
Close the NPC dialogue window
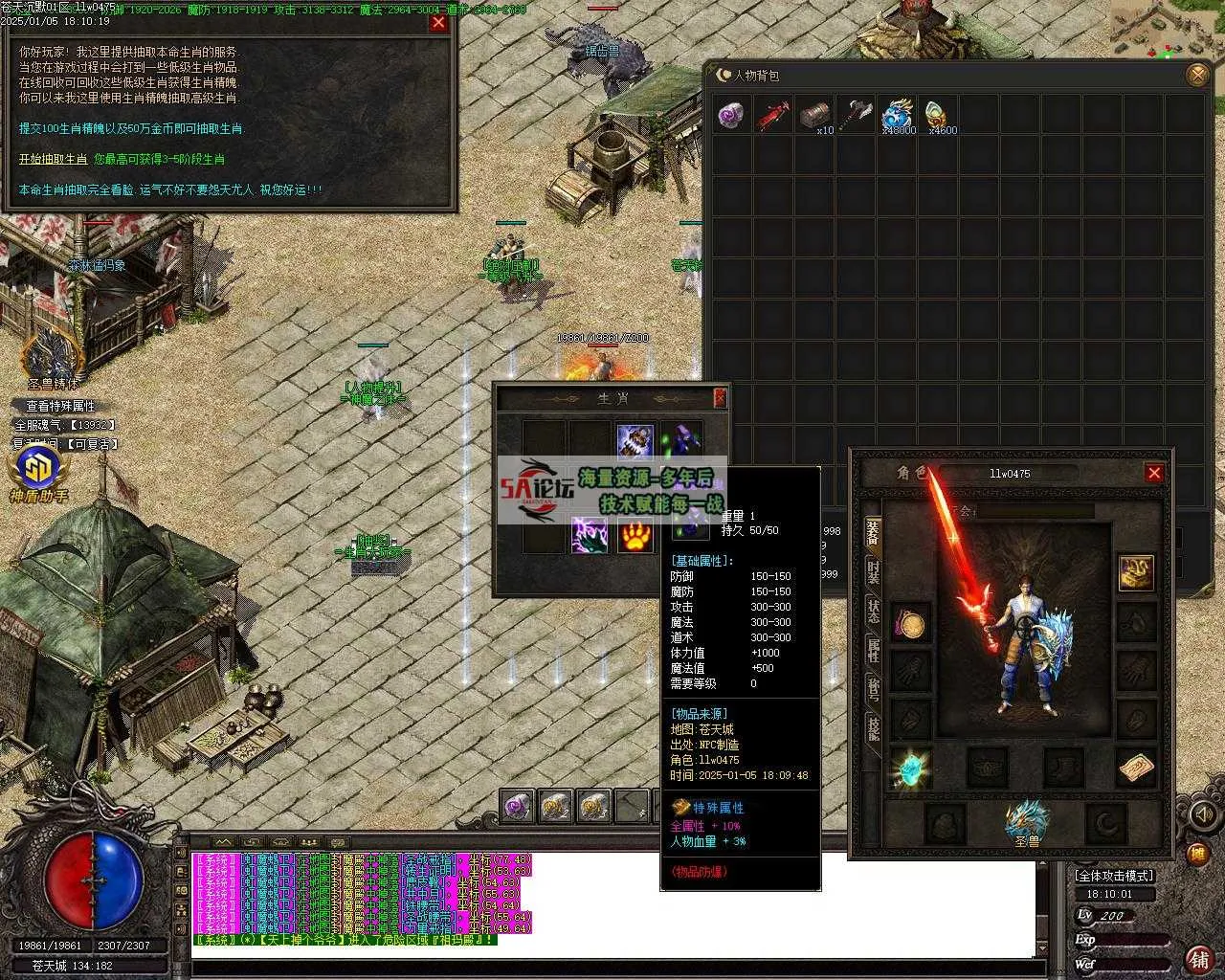click(438, 23)
